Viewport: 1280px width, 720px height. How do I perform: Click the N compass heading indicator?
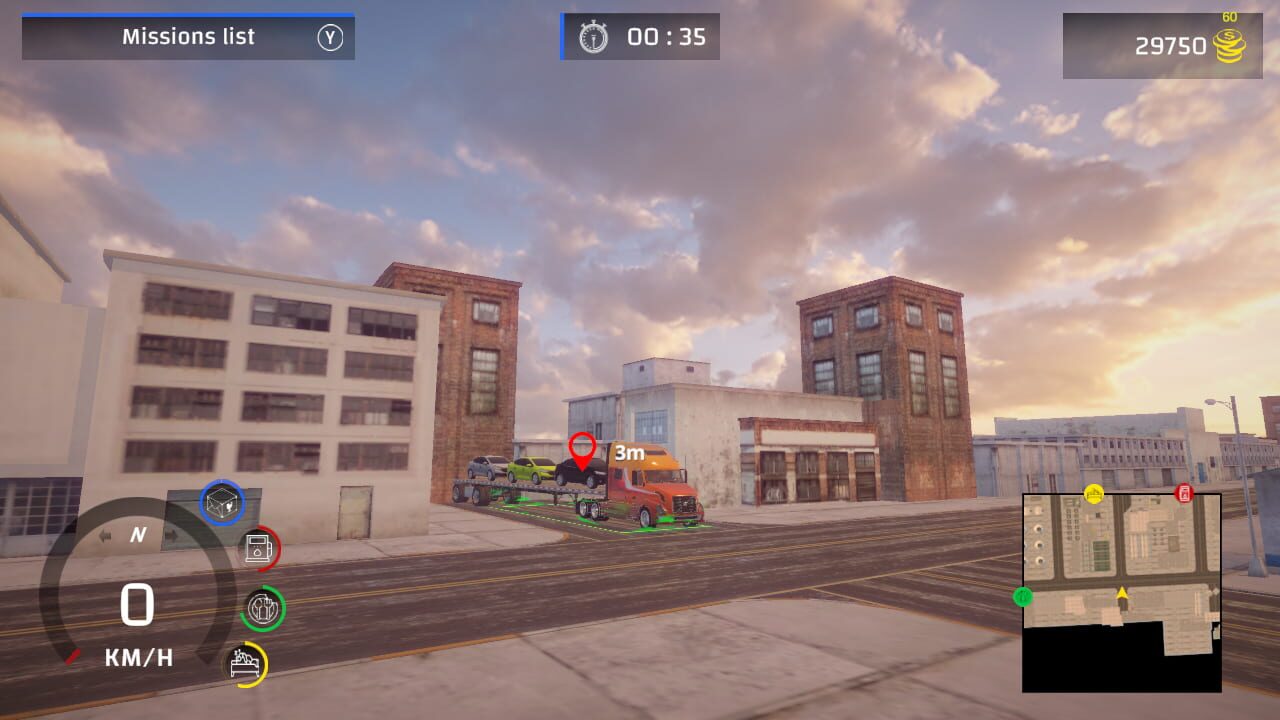[137, 536]
